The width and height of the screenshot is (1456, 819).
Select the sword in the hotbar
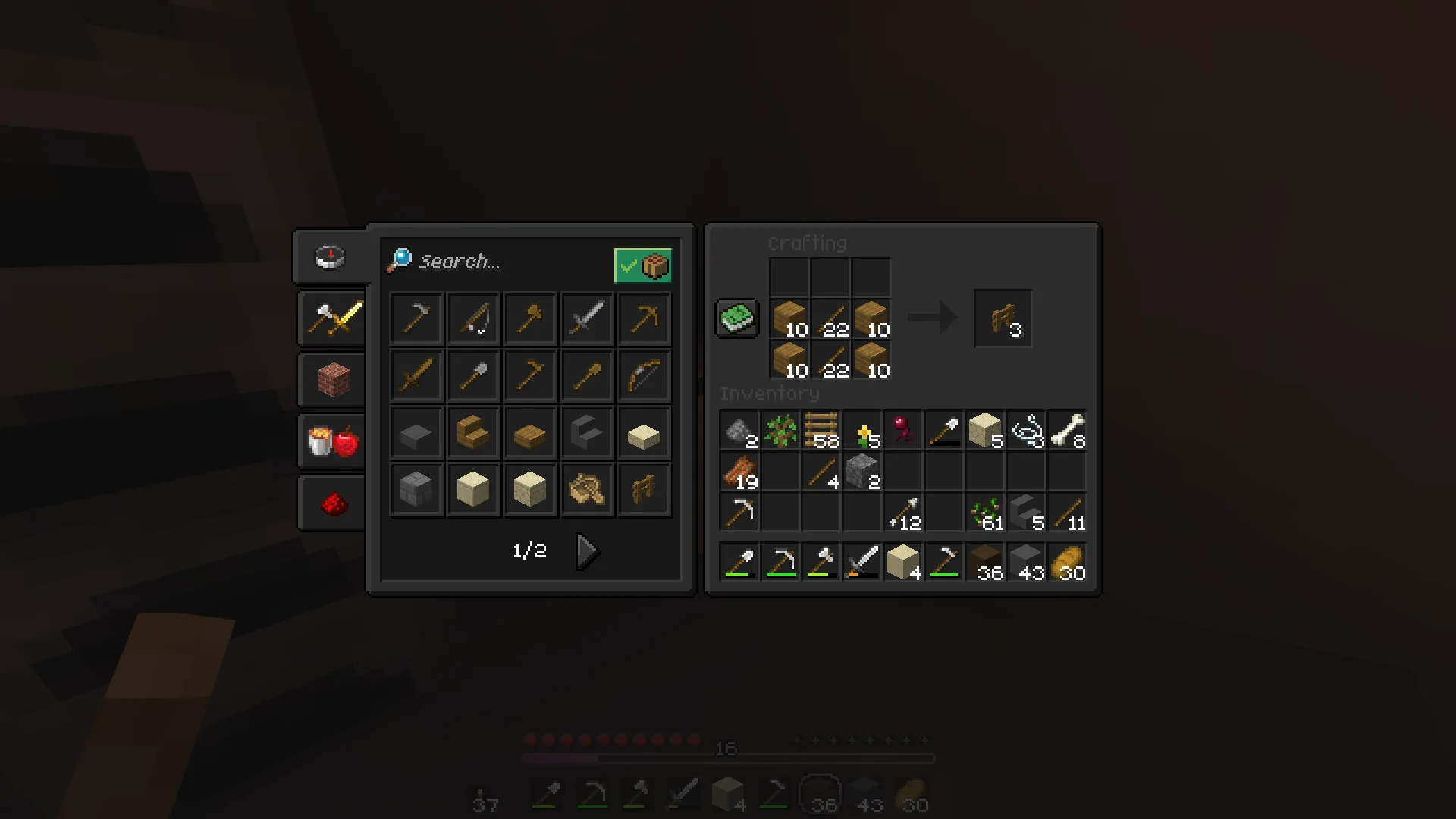862,563
